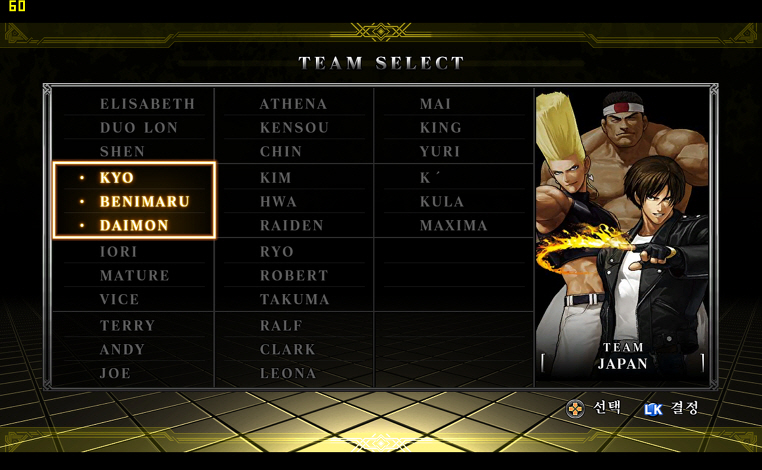The height and width of the screenshot is (470, 762).
Task: Select Leona from the roster
Action: [288, 374]
